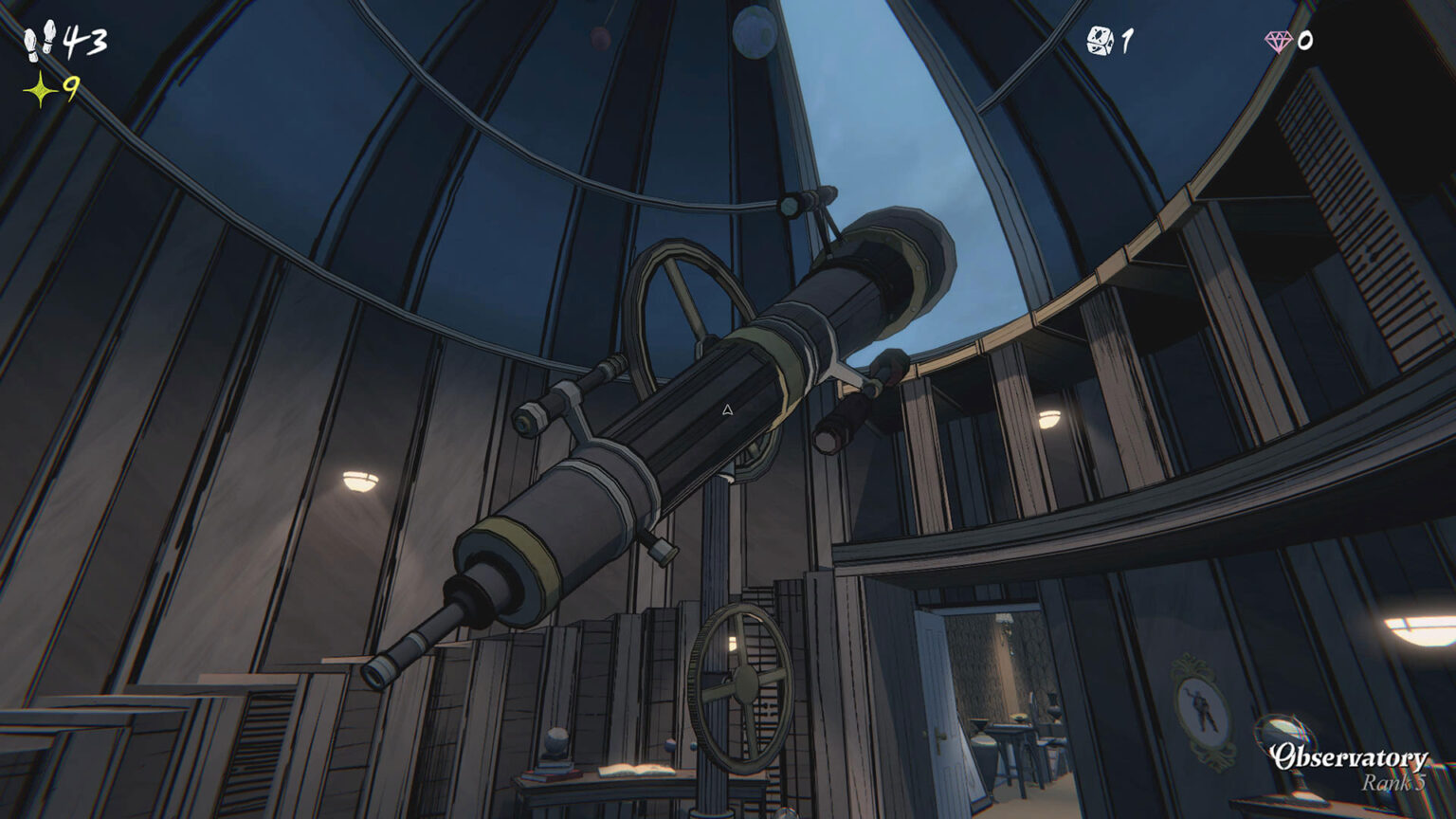This screenshot has height=819, width=1456.
Task: Select the yellow star icon
Action: pyautogui.click(x=41, y=90)
